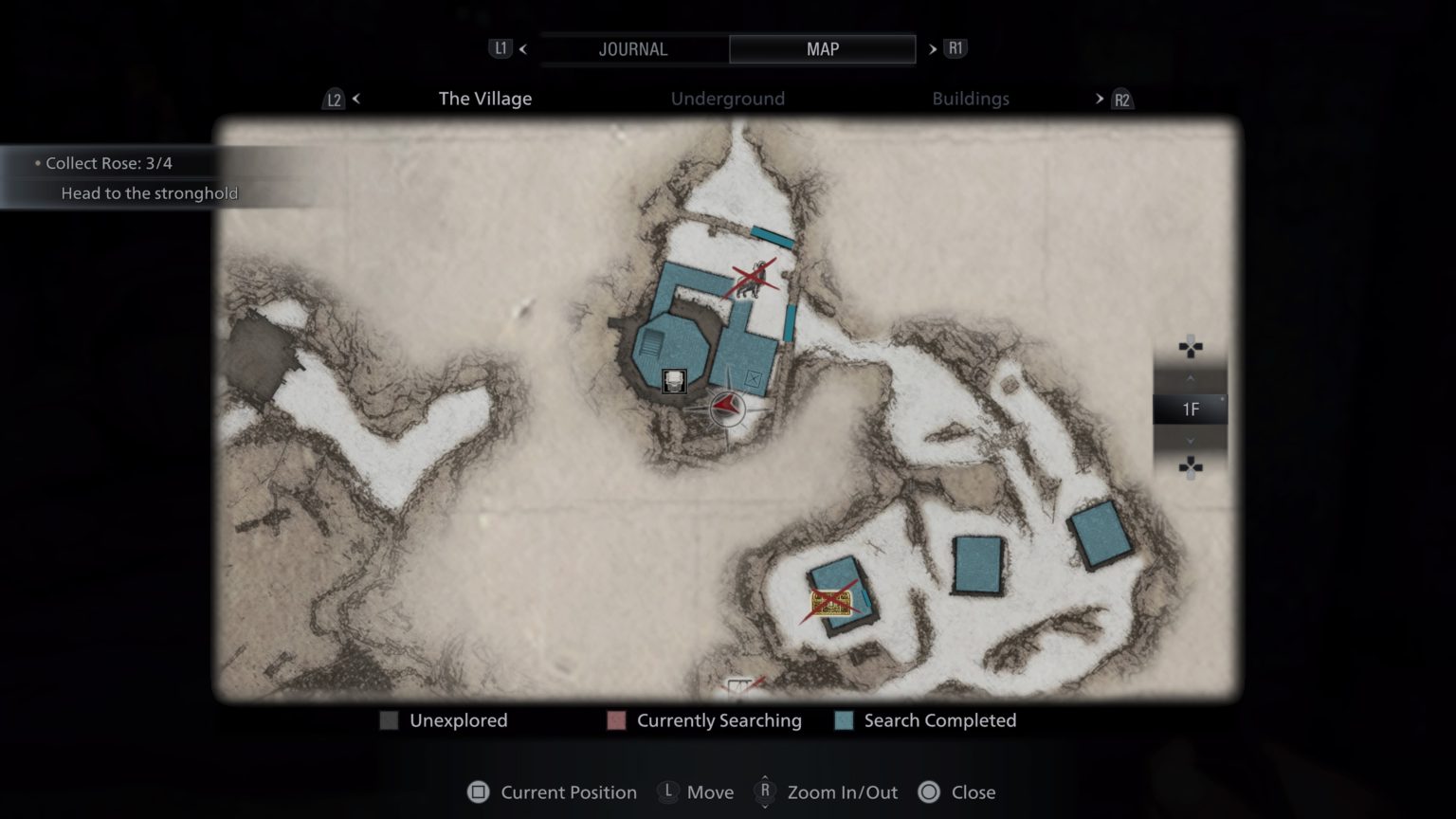This screenshot has width=1456, height=819.
Task: Click the crossed-out Lycan enemy icon
Action: (x=754, y=277)
